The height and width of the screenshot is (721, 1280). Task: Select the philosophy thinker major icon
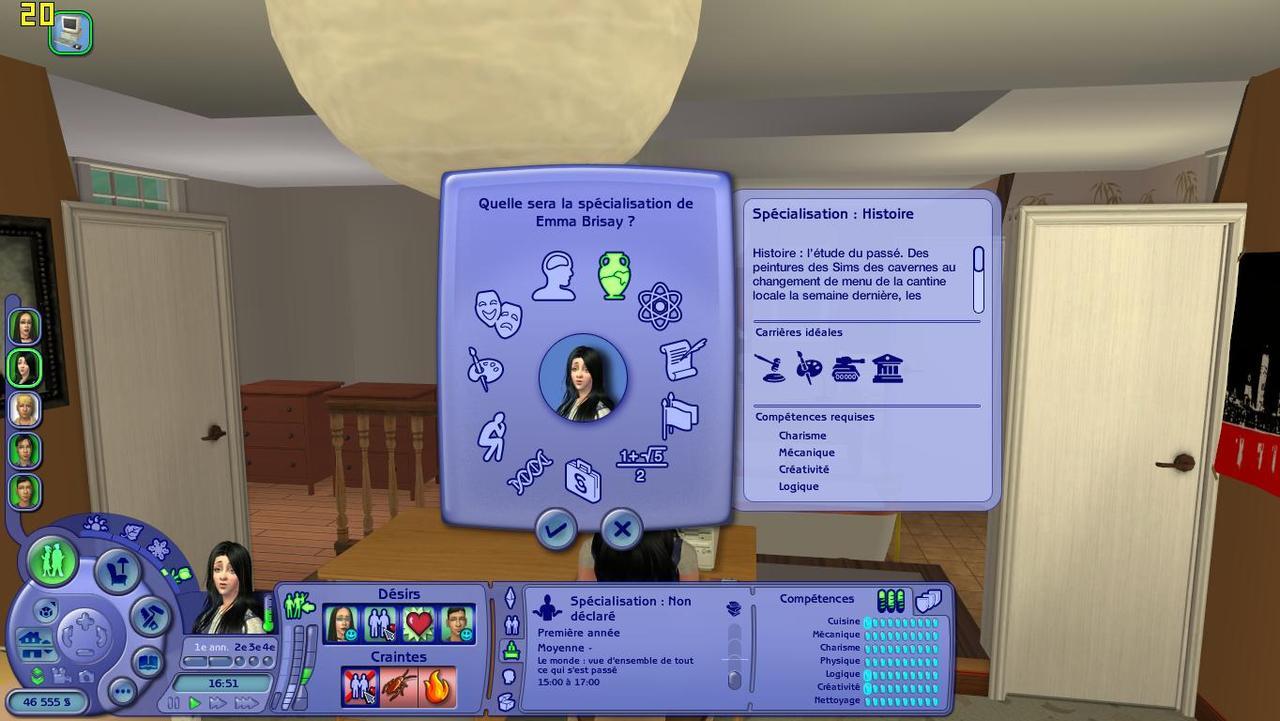492,436
